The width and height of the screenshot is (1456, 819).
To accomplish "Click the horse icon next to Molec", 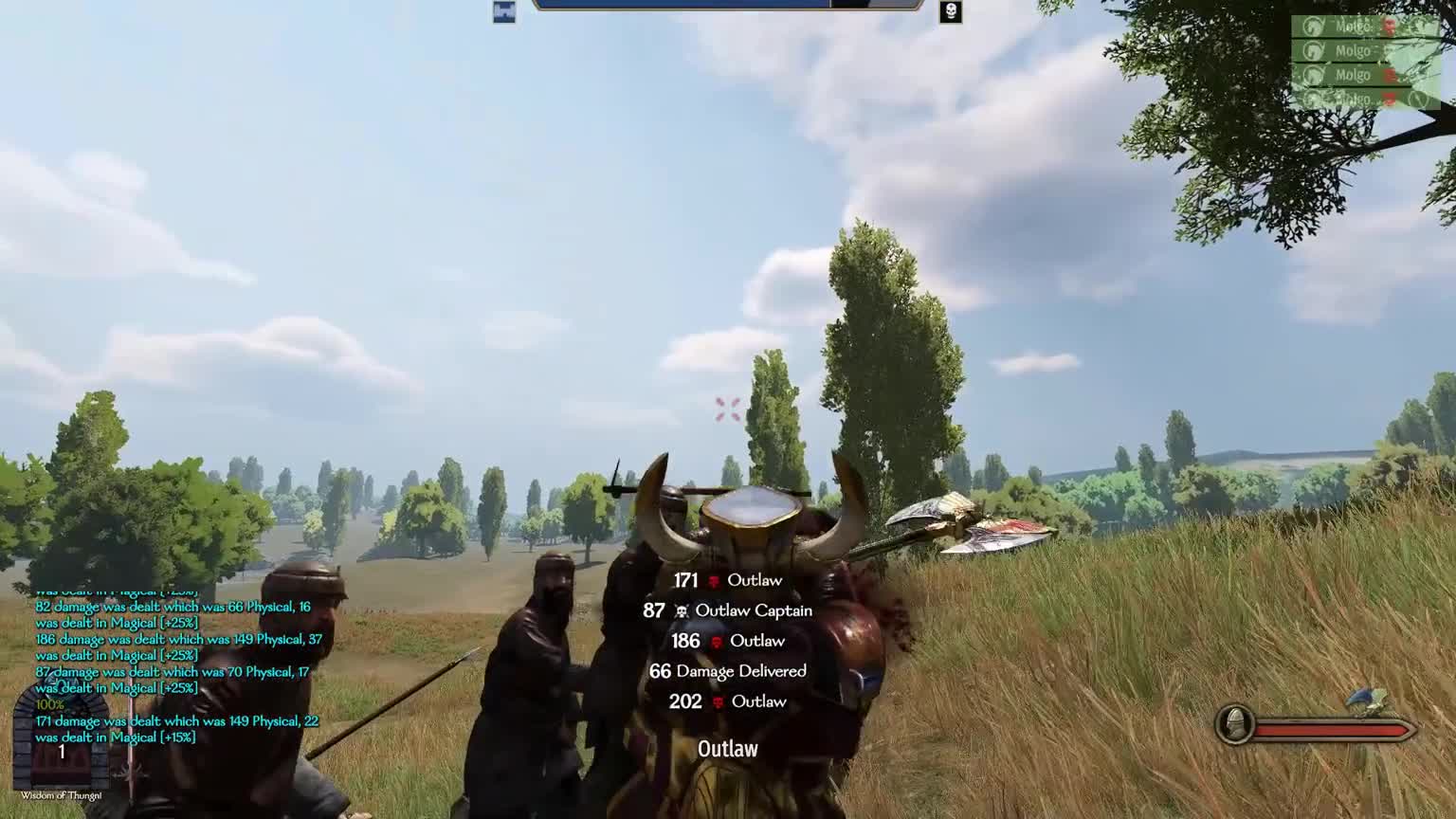I will point(1313,27).
